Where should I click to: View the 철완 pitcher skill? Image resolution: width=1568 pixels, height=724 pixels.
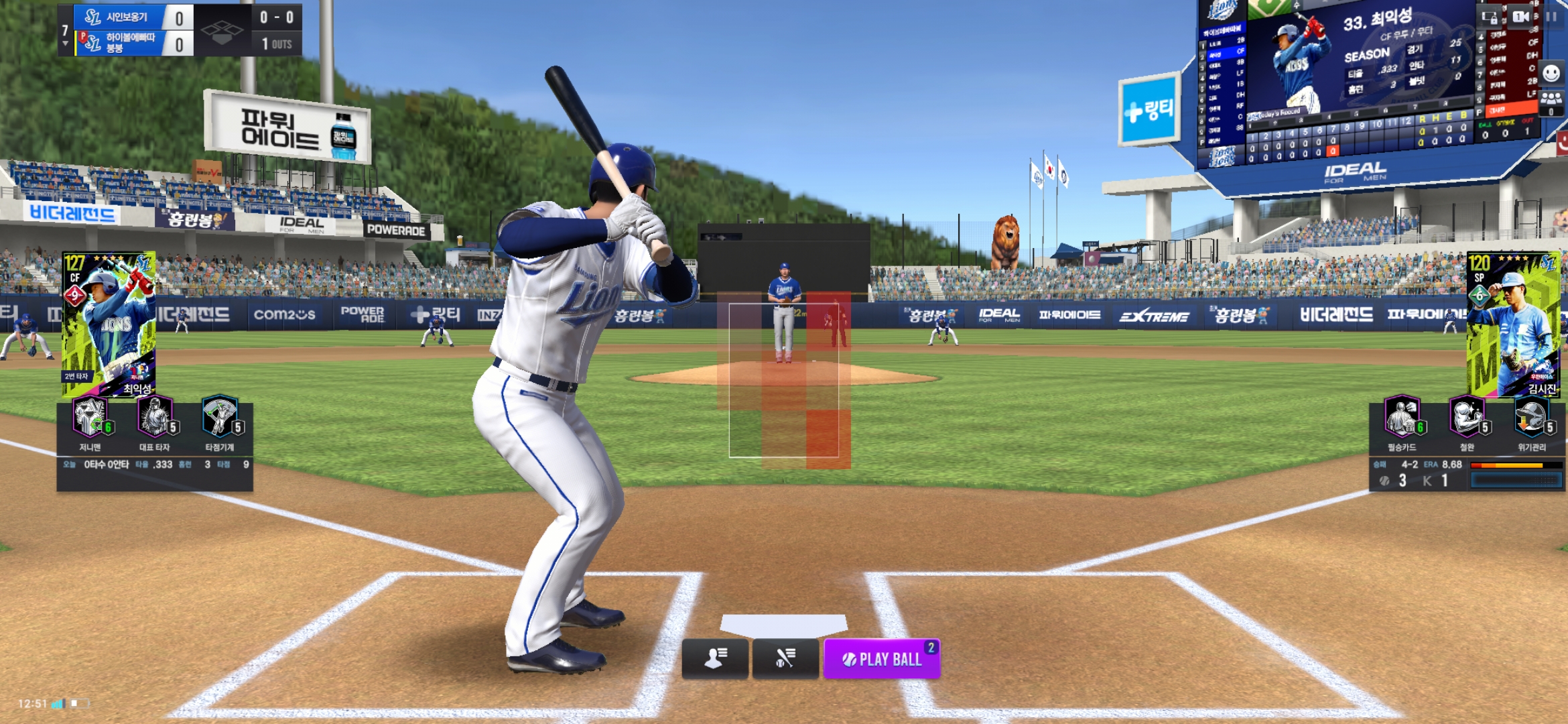click(1467, 418)
